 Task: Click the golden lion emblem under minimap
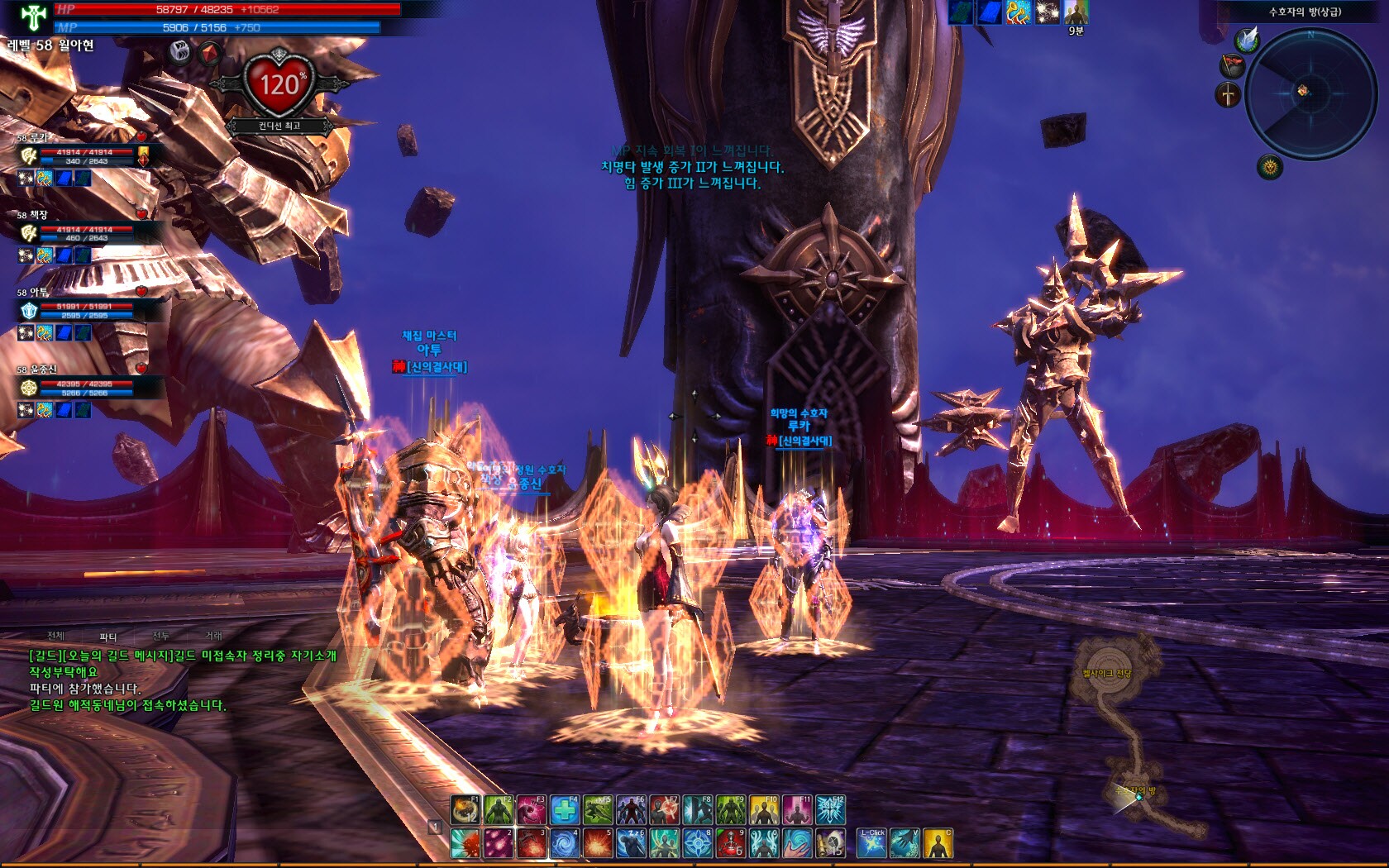[x=1270, y=168]
